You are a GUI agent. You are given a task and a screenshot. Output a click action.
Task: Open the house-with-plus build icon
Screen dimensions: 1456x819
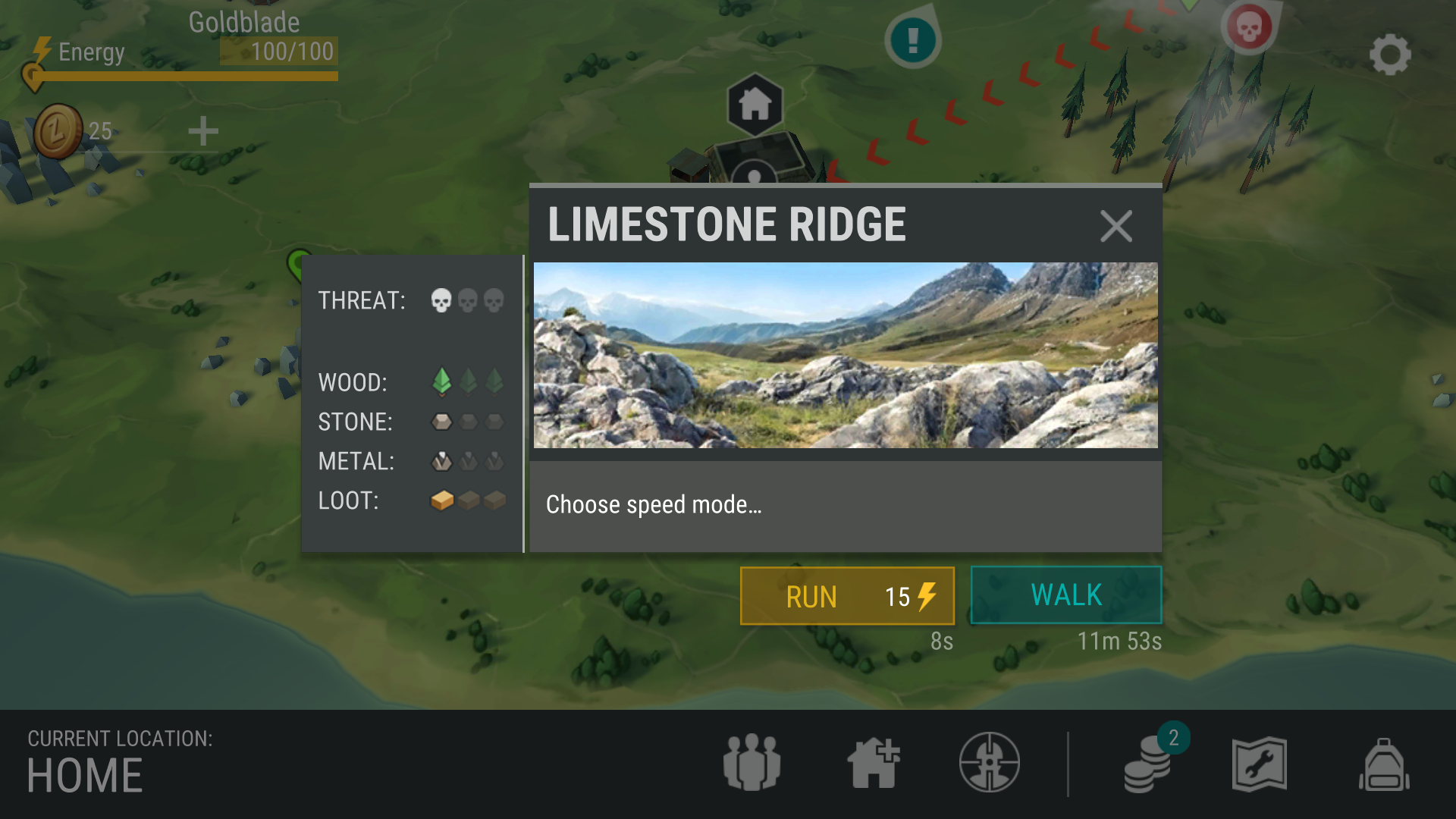pos(874,763)
